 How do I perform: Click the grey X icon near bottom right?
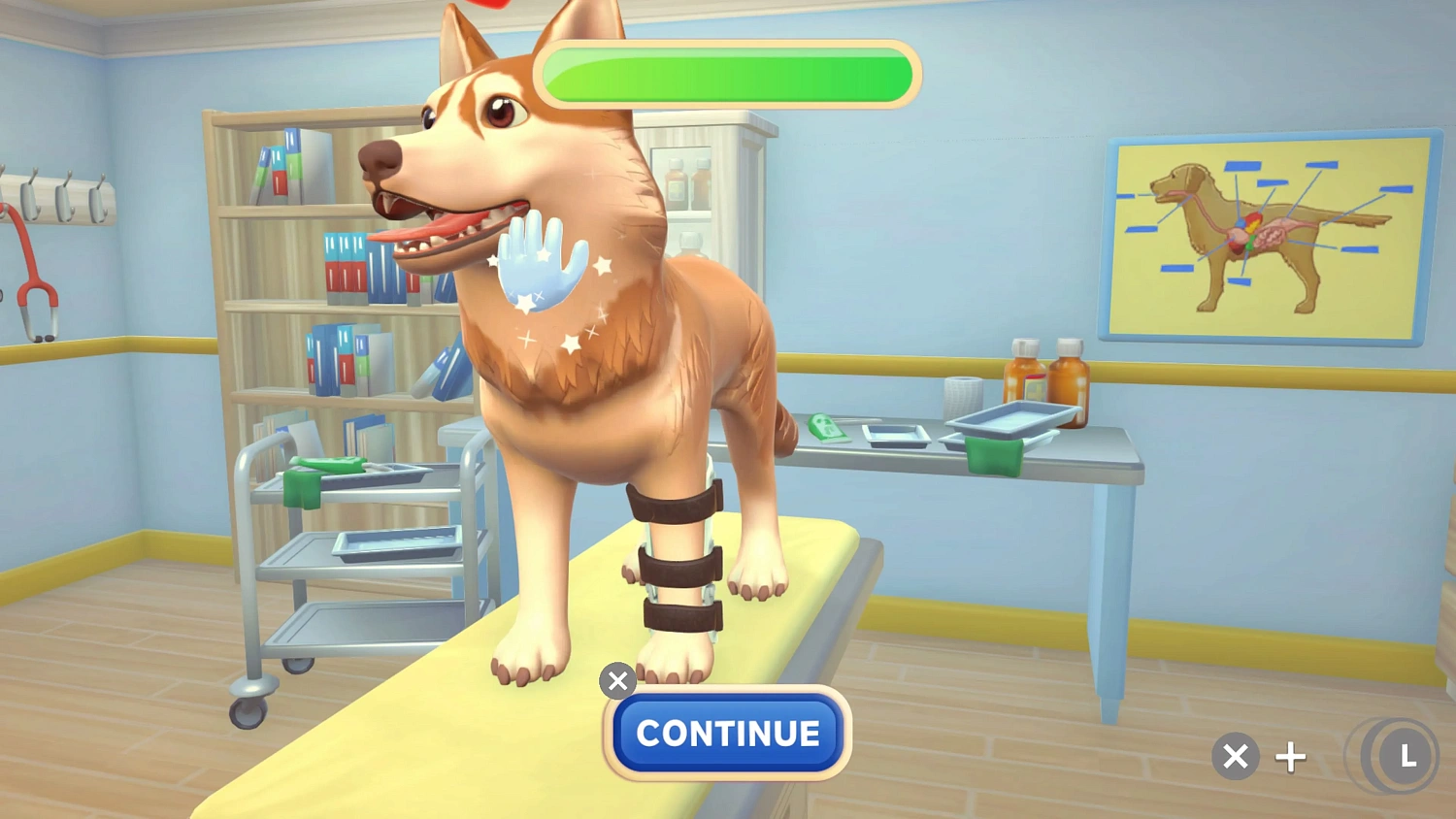(1235, 756)
